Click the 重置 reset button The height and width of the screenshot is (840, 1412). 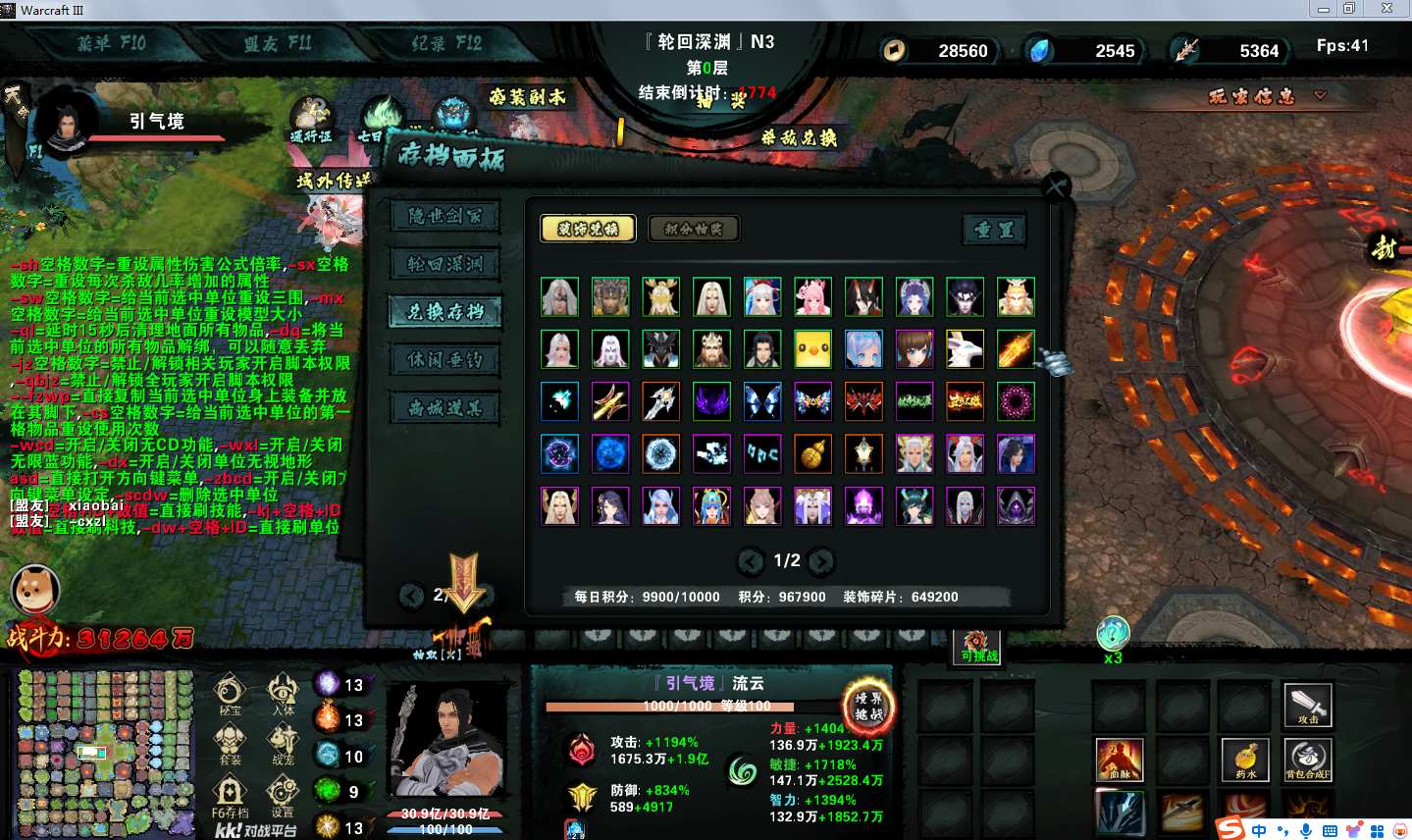coord(994,230)
